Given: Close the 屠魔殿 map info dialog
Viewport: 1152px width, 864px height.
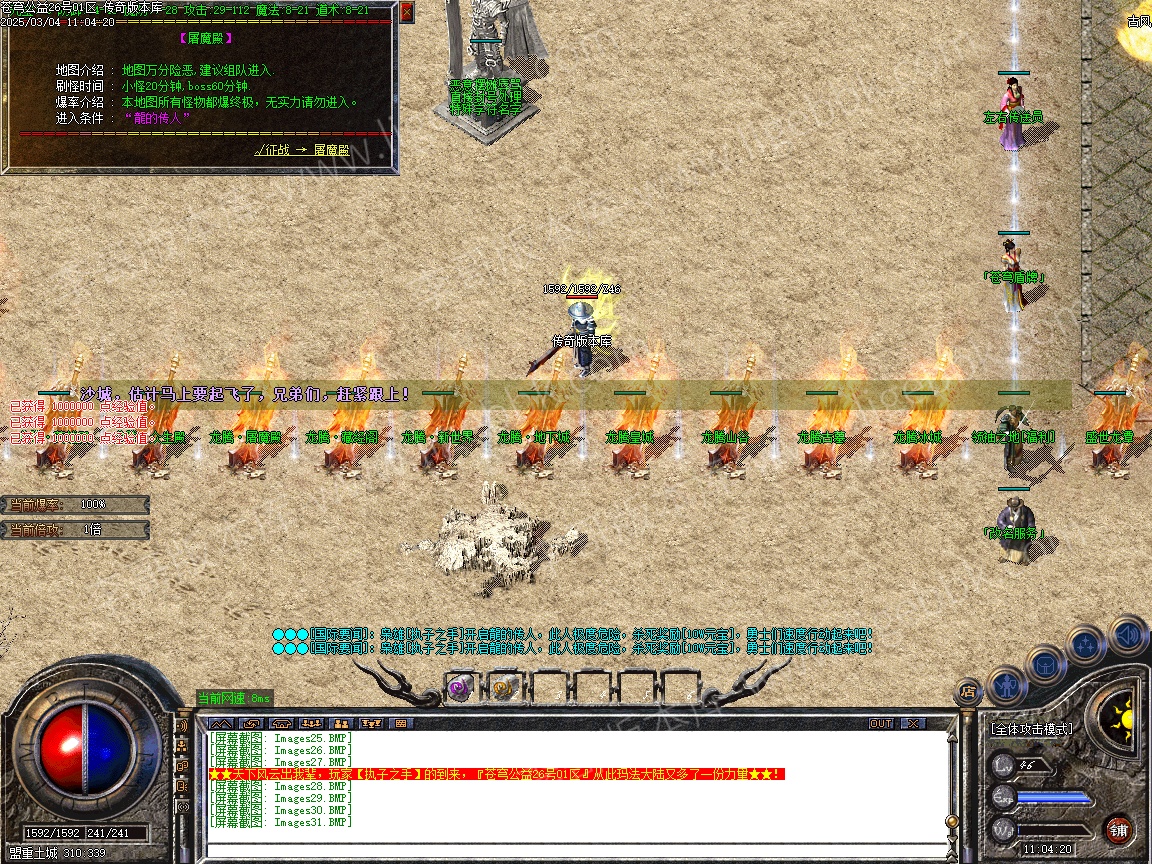Looking at the screenshot, I should click(x=406, y=13).
